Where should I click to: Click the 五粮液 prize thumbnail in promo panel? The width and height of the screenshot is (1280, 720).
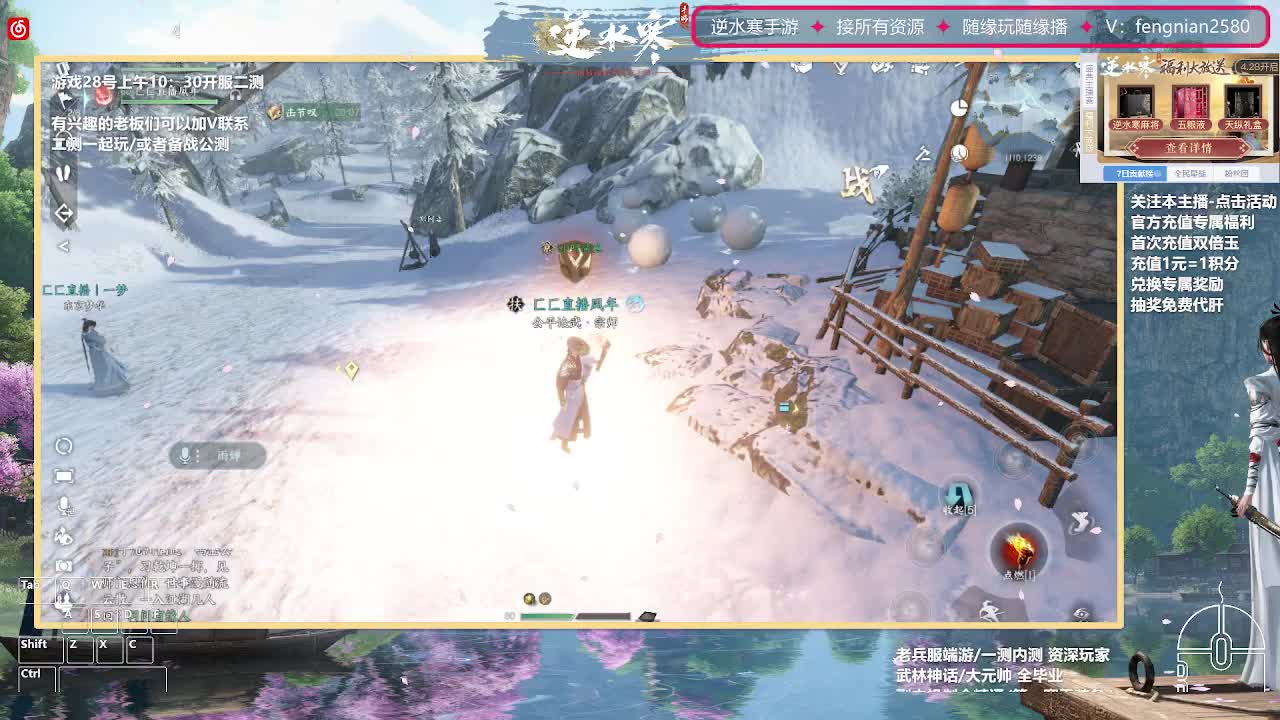(x=1190, y=101)
